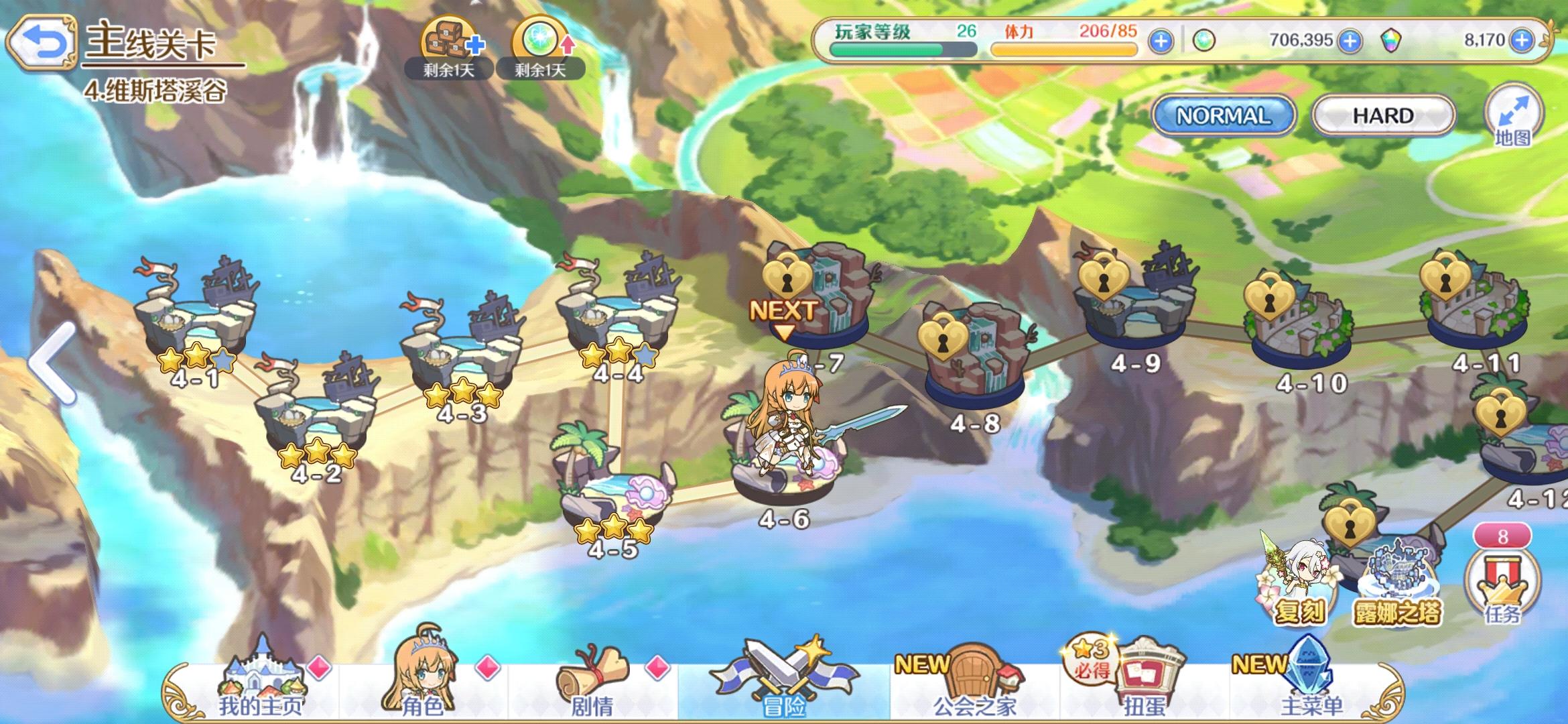
Task: Select the NORMAL difficulty tab
Action: tap(1224, 115)
